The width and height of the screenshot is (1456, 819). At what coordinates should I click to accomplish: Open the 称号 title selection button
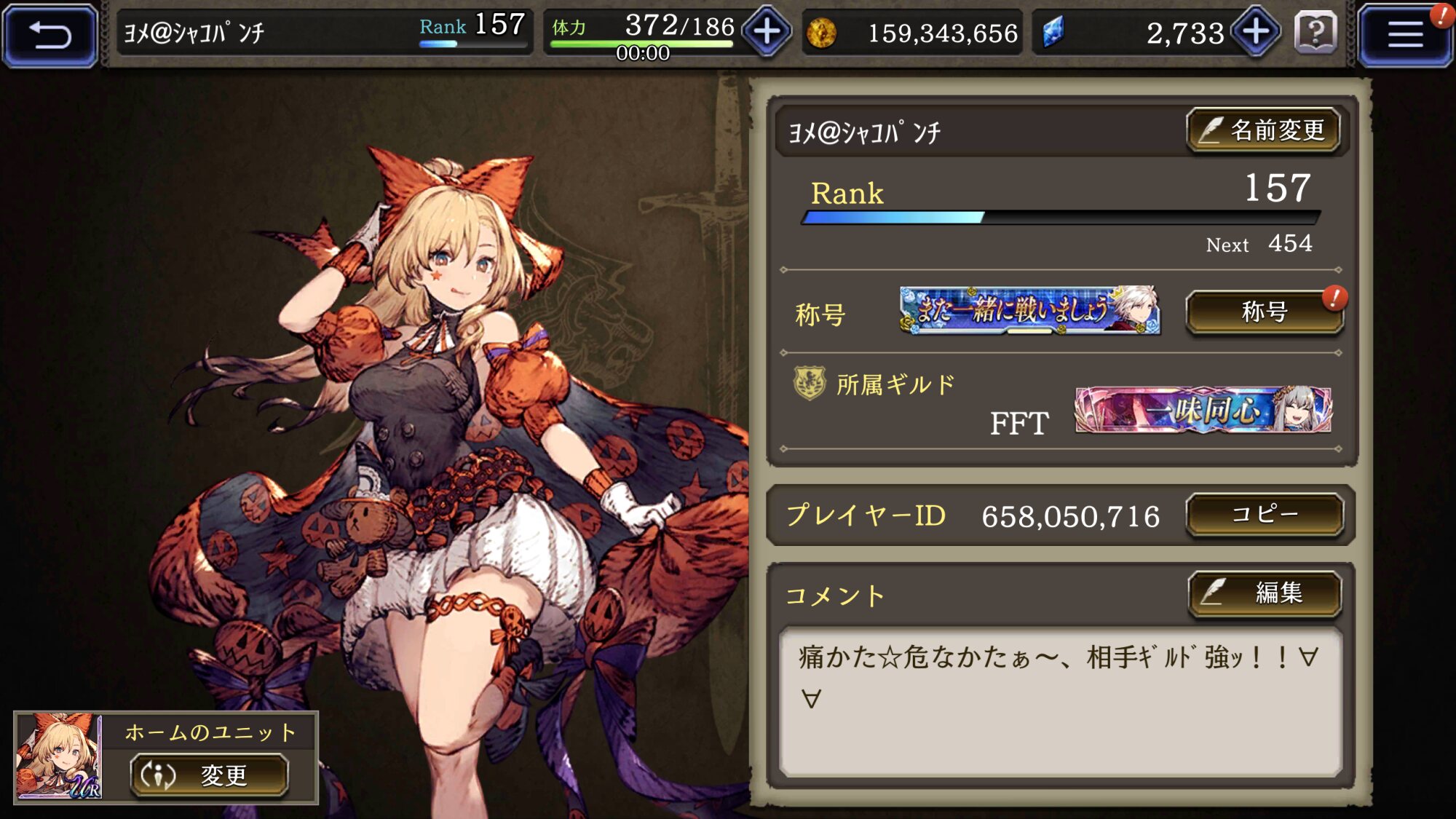coord(1265,312)
